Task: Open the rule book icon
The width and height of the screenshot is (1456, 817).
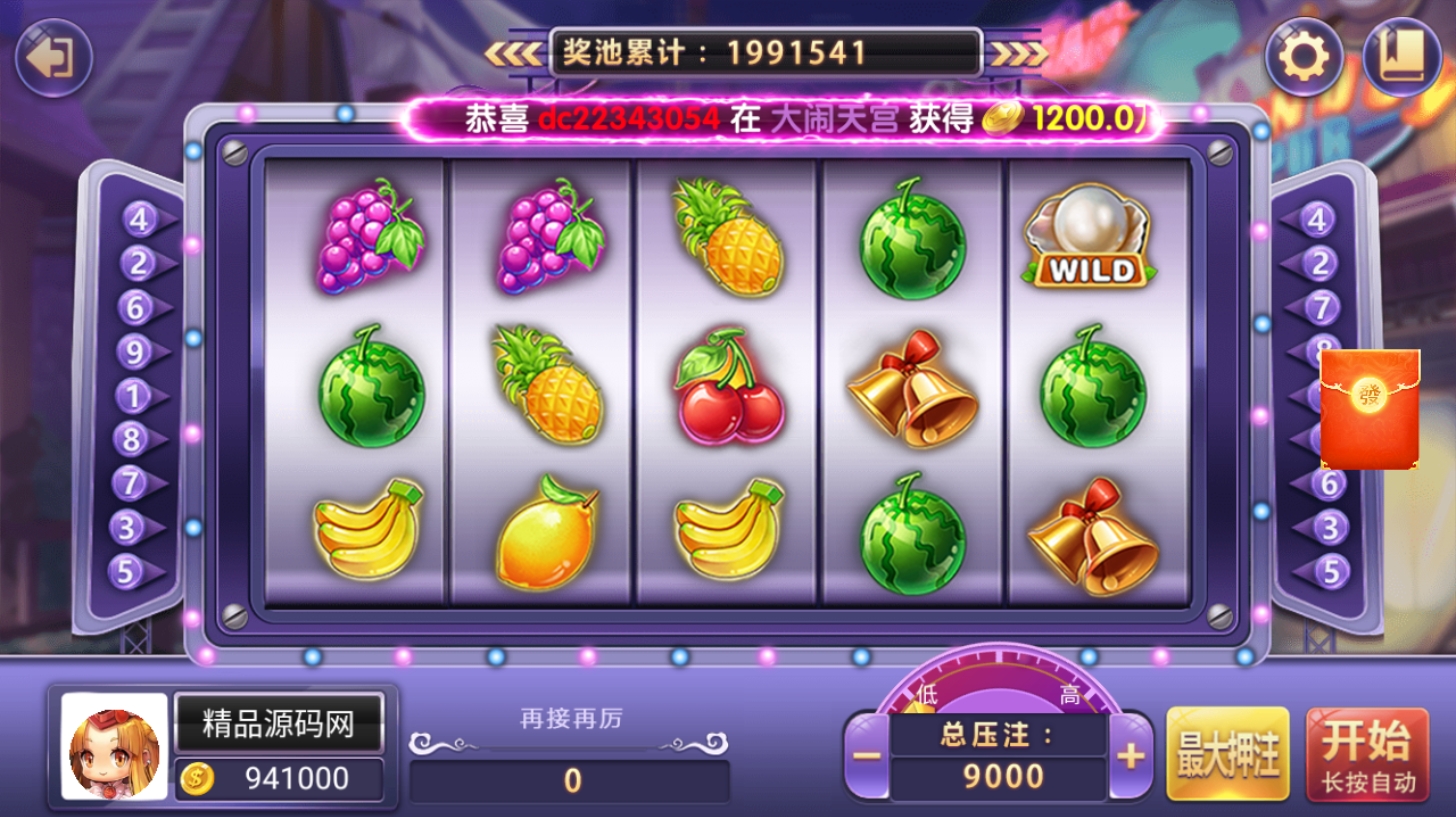Action: point(1401,58)
